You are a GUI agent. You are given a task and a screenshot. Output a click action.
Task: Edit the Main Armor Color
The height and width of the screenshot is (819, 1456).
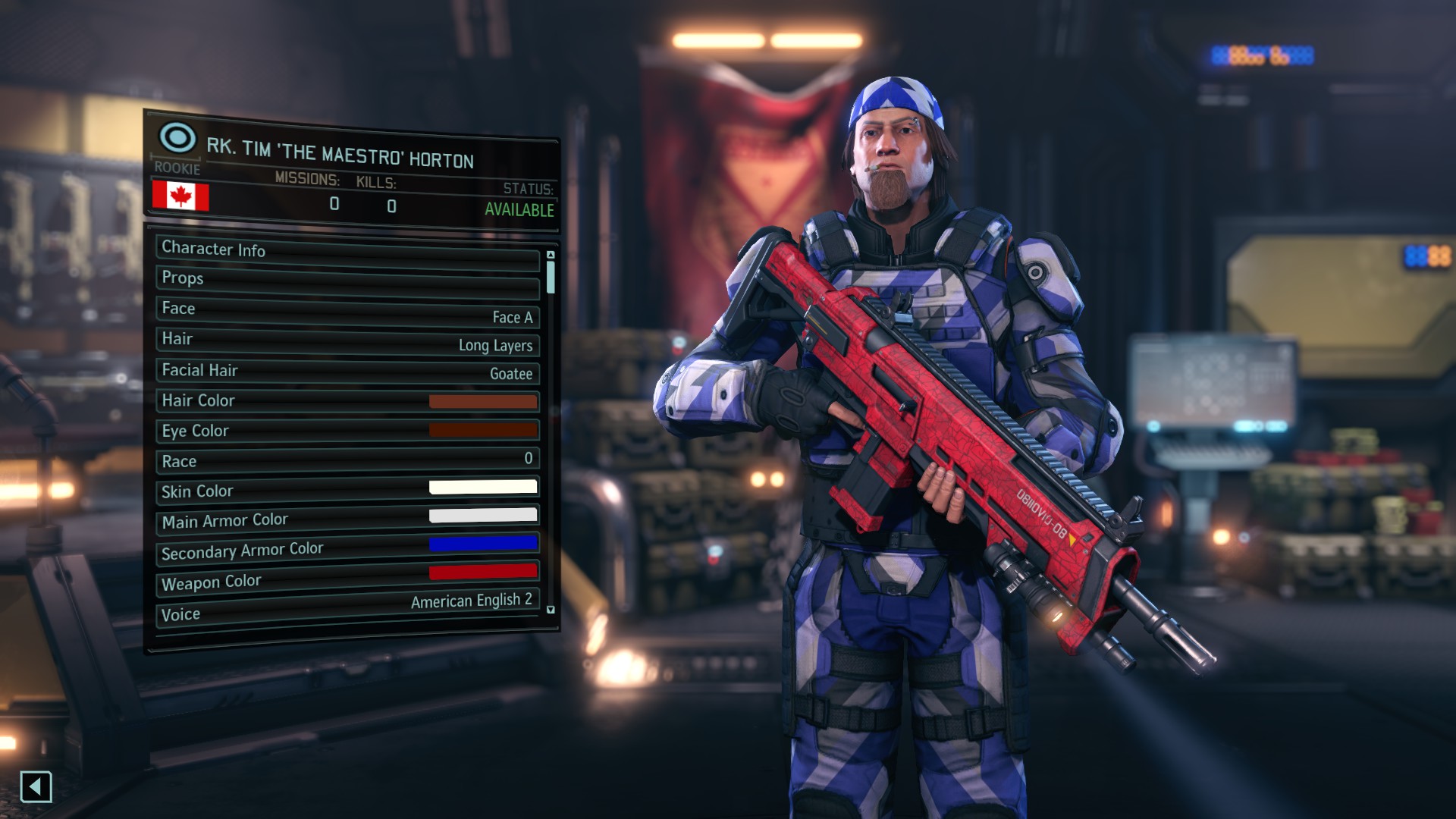(x=347, y=519)
